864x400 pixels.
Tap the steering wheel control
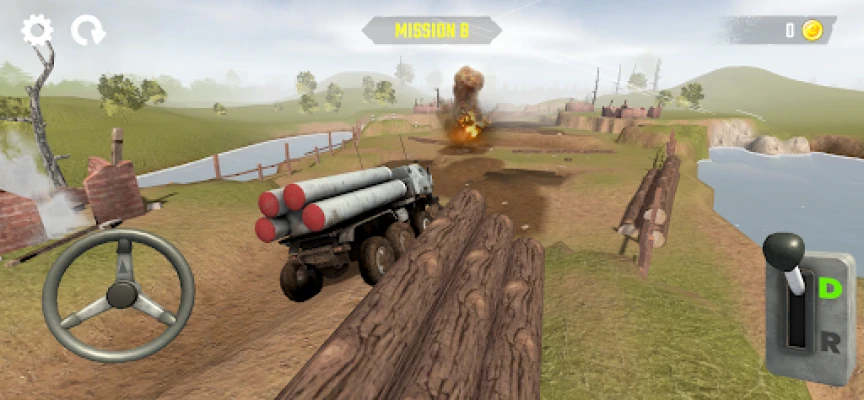tap(119, 294)
